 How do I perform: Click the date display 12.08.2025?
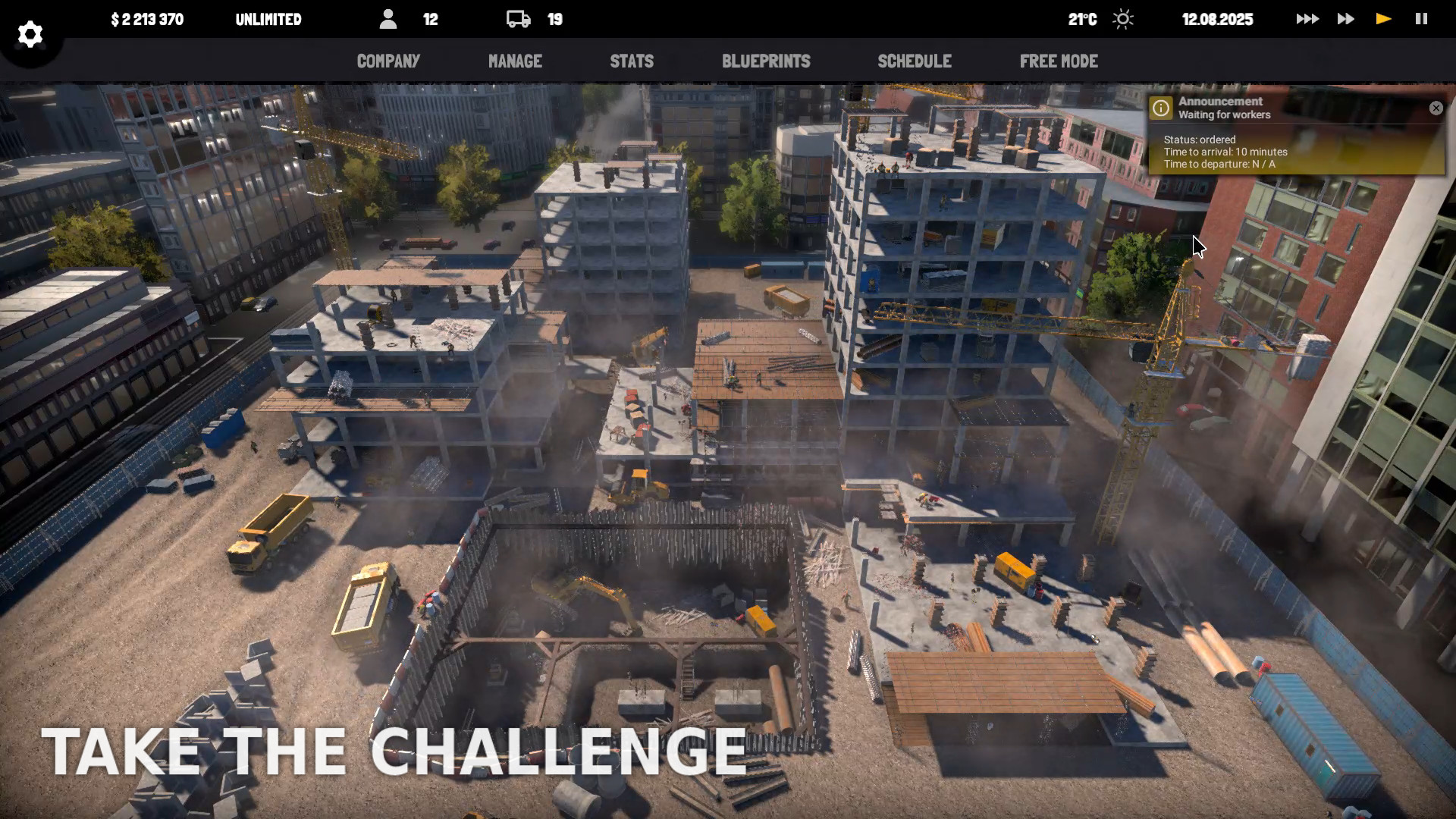(x=1216, y=20)
